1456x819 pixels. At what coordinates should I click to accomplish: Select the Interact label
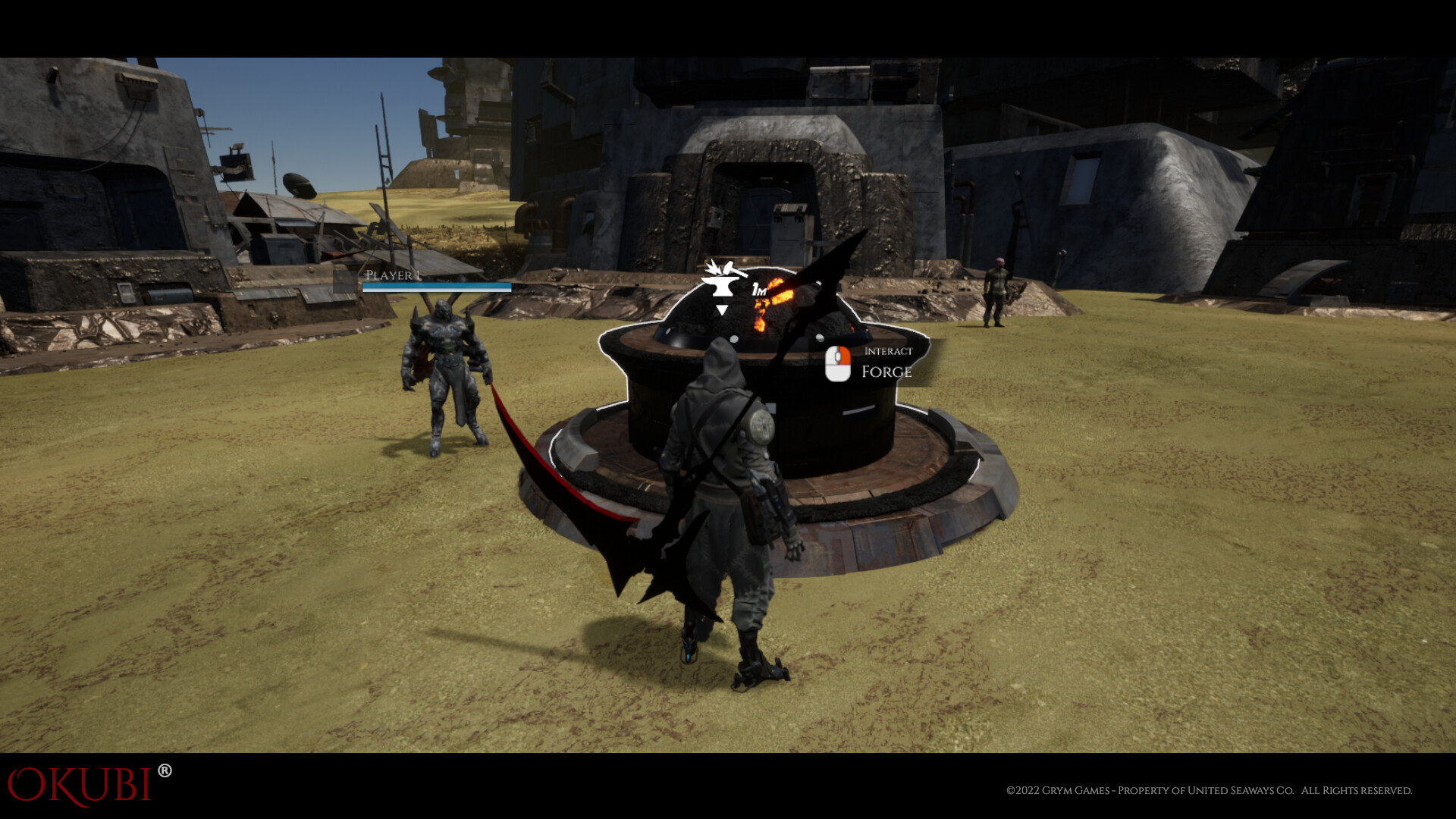889,350
